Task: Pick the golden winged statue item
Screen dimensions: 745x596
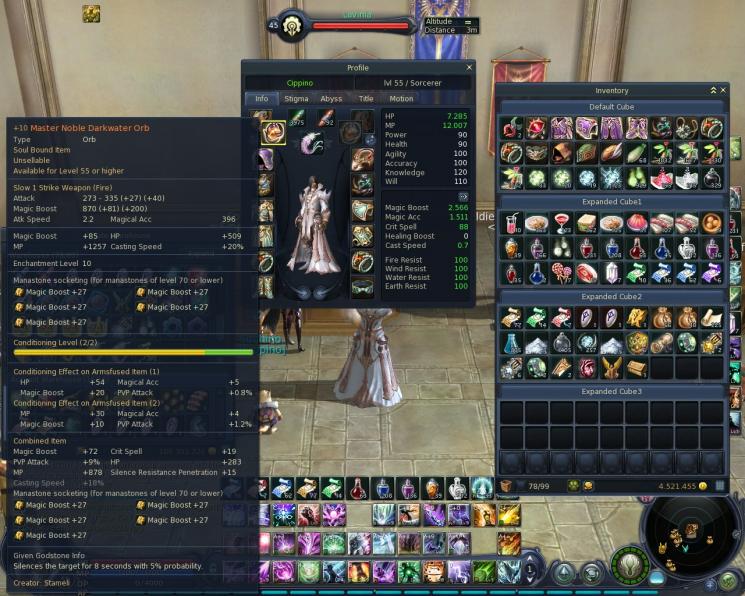Action: pos(611,367)
